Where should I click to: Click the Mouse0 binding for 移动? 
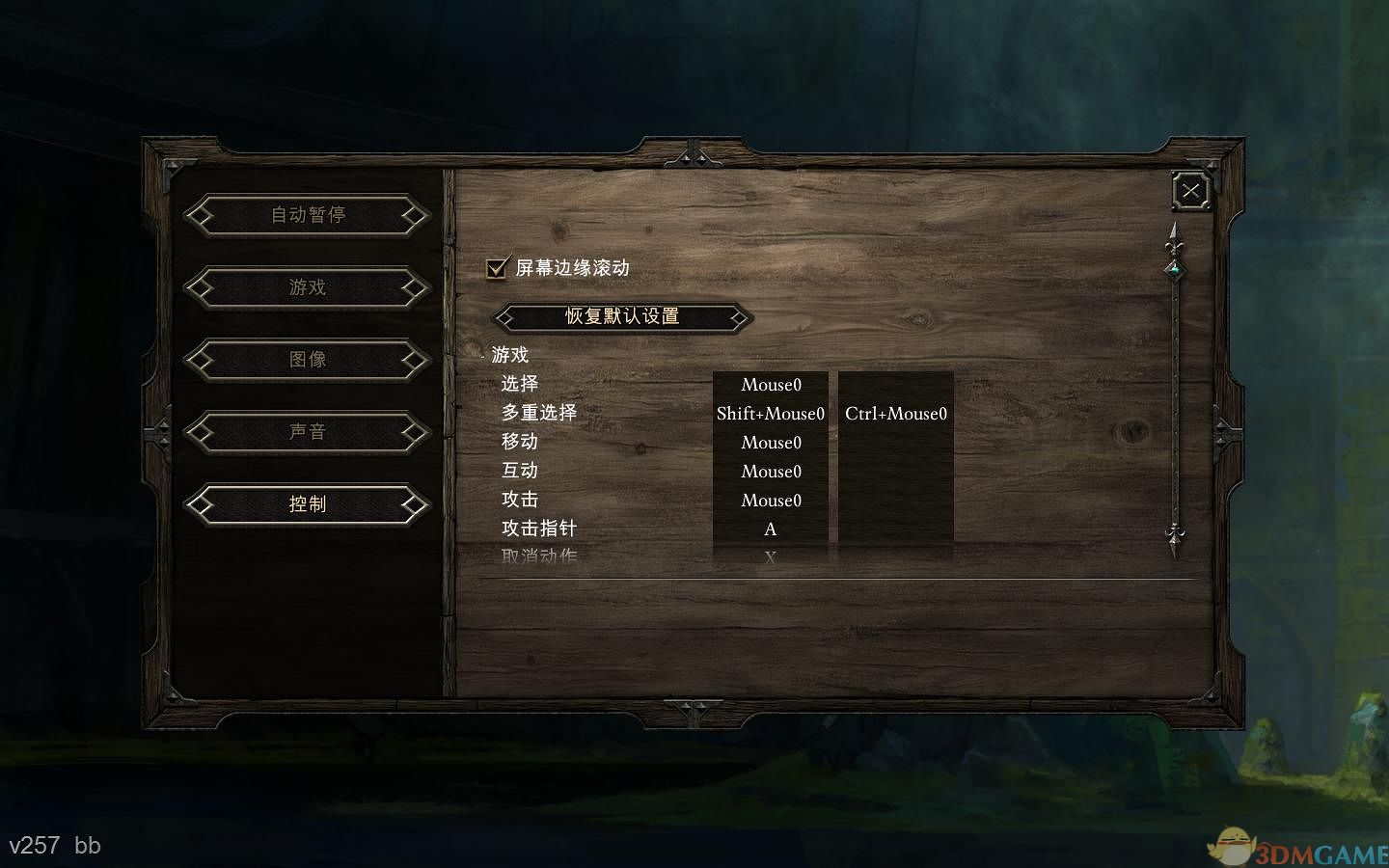[770, 442]
